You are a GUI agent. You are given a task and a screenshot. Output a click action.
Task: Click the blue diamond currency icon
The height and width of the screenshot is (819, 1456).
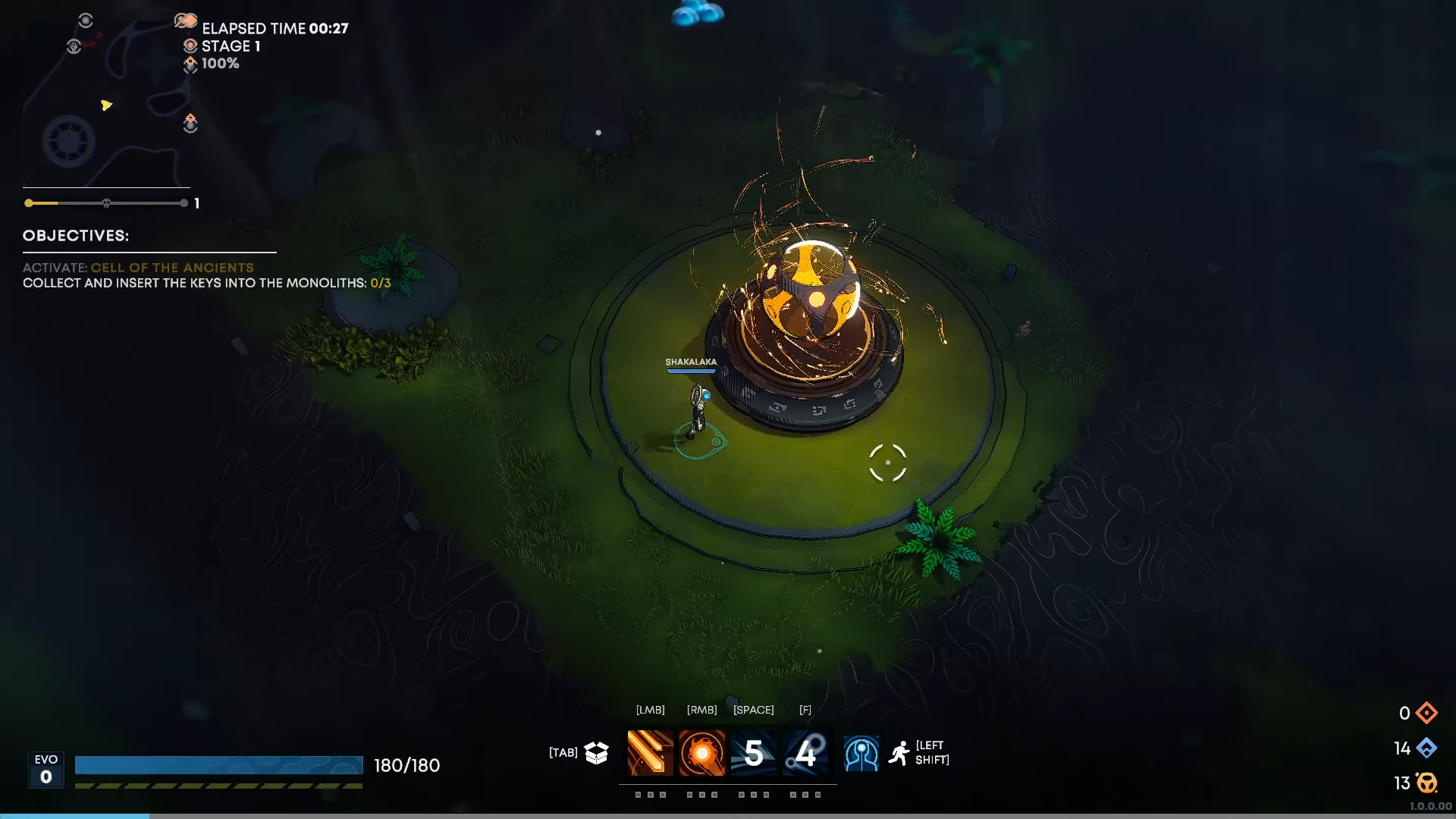click(x=1426, y=748)
